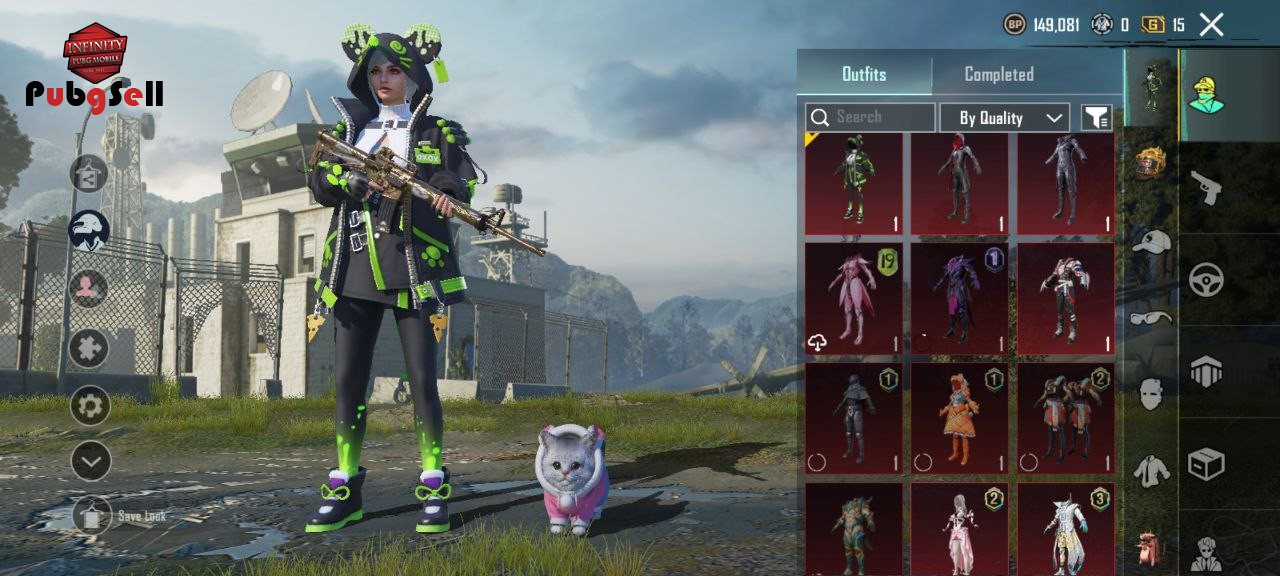Viewport: 1280px width, 576px height.
Task: Select the green and black hooded outfit
Action: [854, 184]
